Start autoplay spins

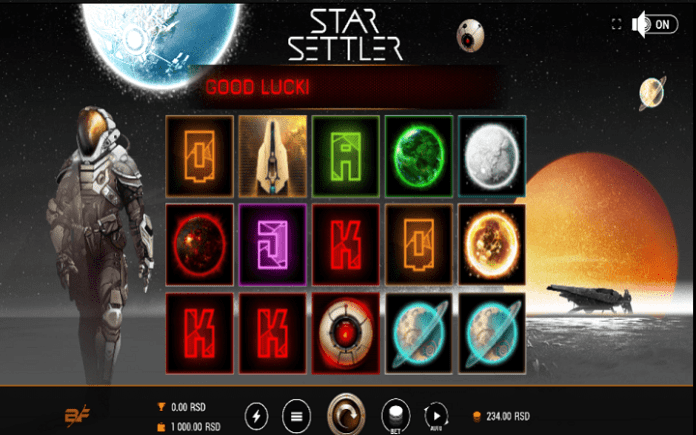click(x=437, y=414)
